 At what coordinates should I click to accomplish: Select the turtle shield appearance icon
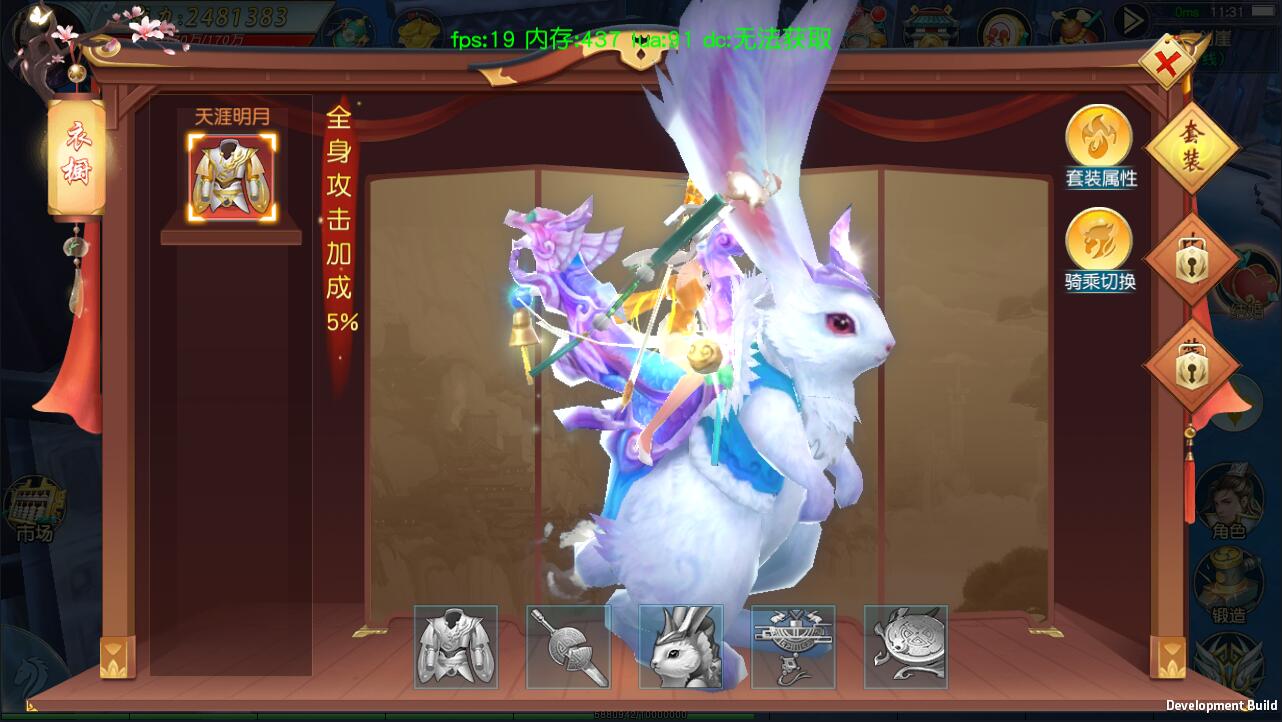pos(906,646)
